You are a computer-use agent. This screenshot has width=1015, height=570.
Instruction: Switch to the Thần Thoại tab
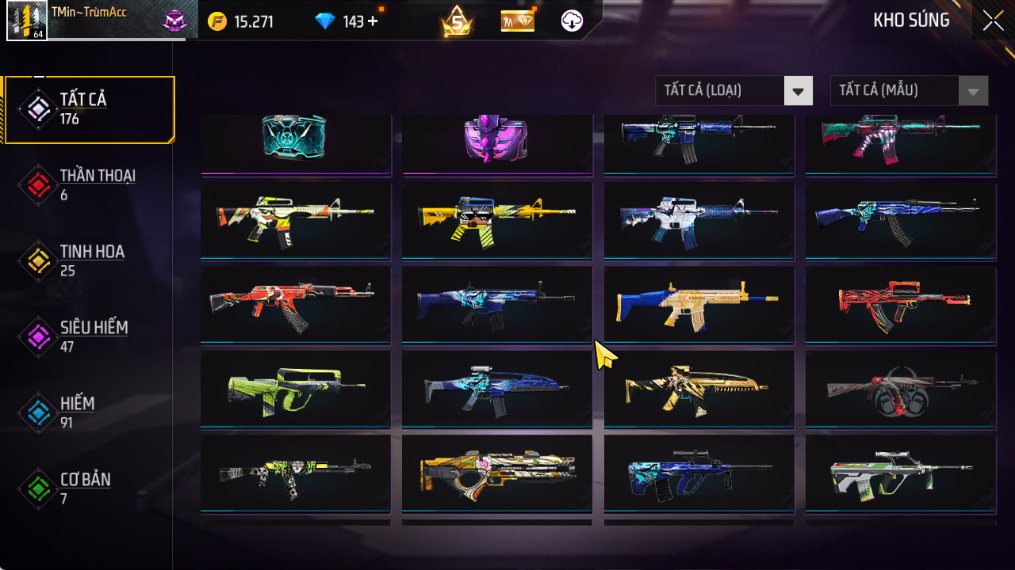tap(90, 184)
